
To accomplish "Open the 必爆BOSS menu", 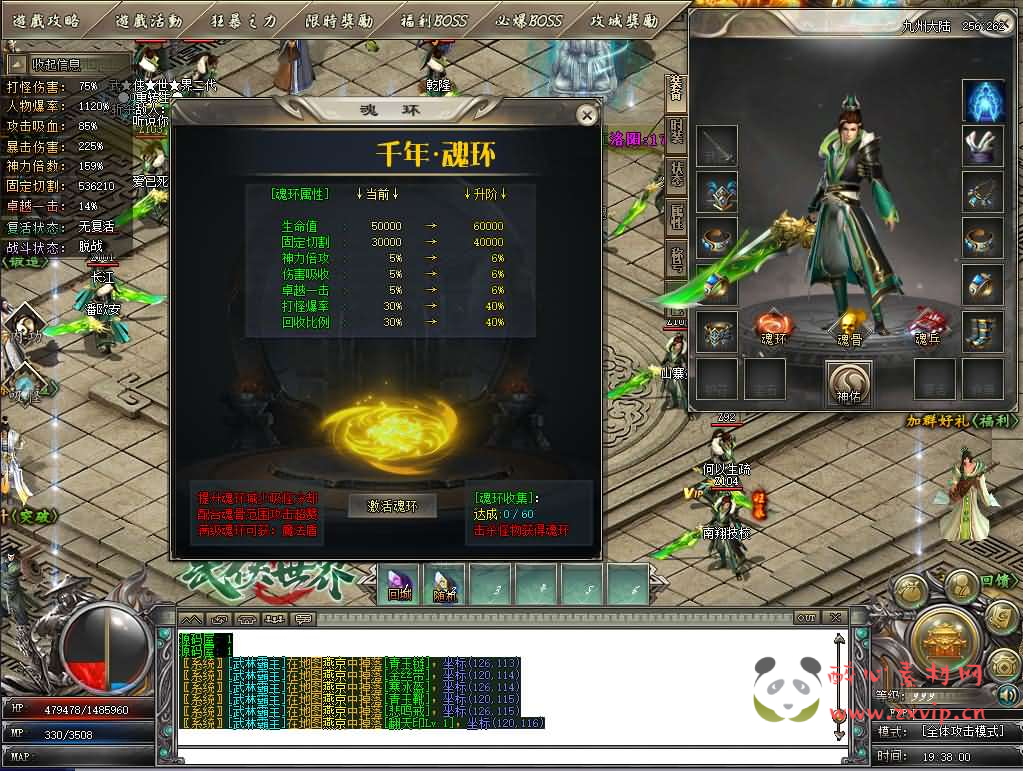I will [x=529, y=21].
